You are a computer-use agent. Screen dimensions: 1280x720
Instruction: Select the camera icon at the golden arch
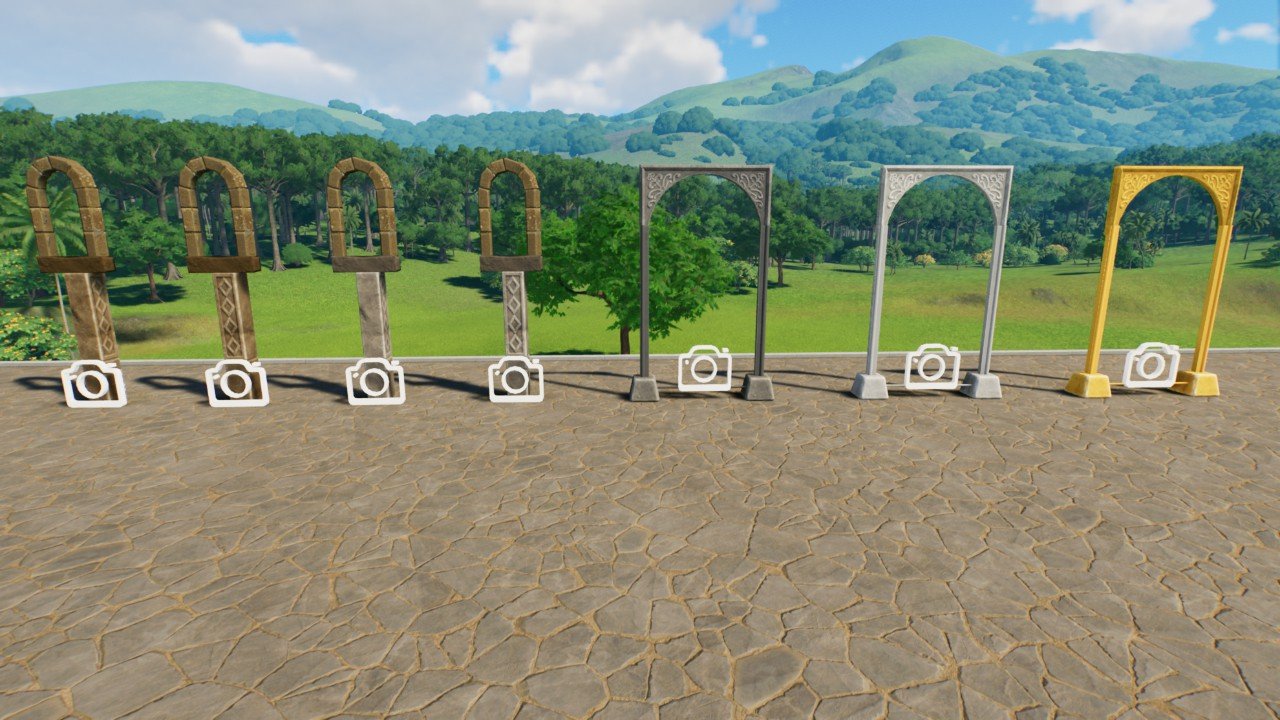[x=1150, y=365]
